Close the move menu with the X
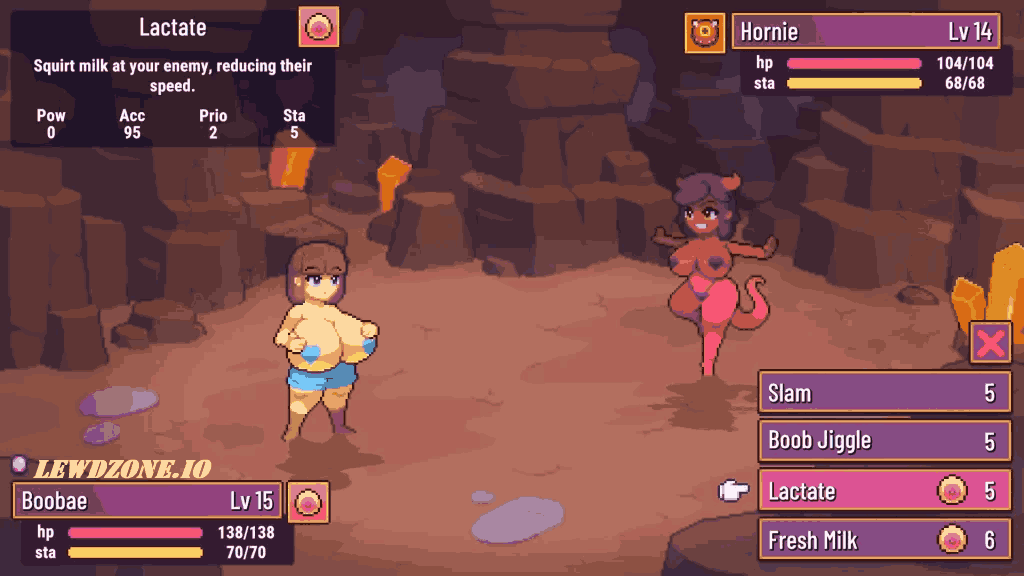This screenshot has height=576, width=1024. coord(990,343)
